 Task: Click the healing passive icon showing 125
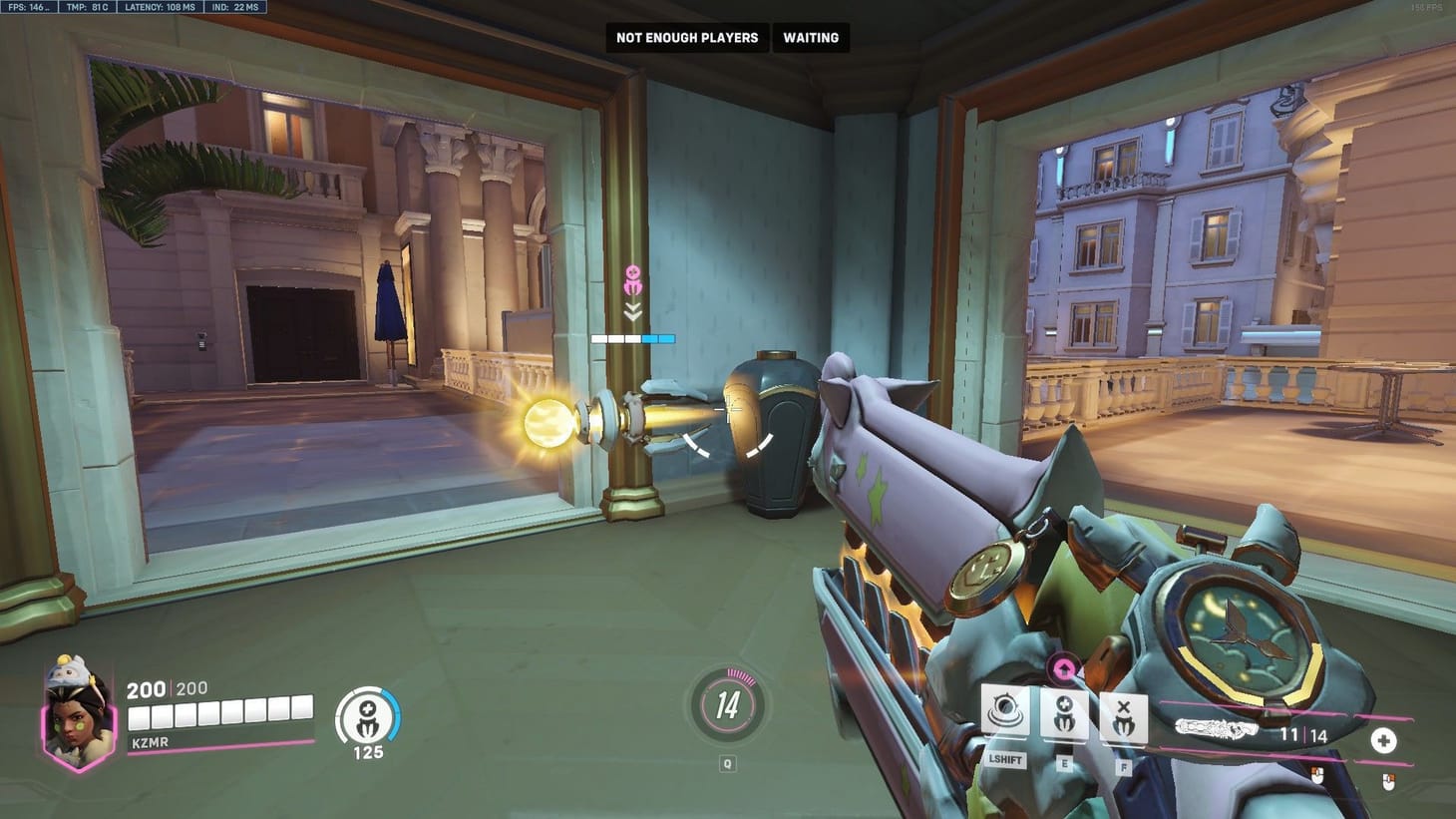point(366,714)
